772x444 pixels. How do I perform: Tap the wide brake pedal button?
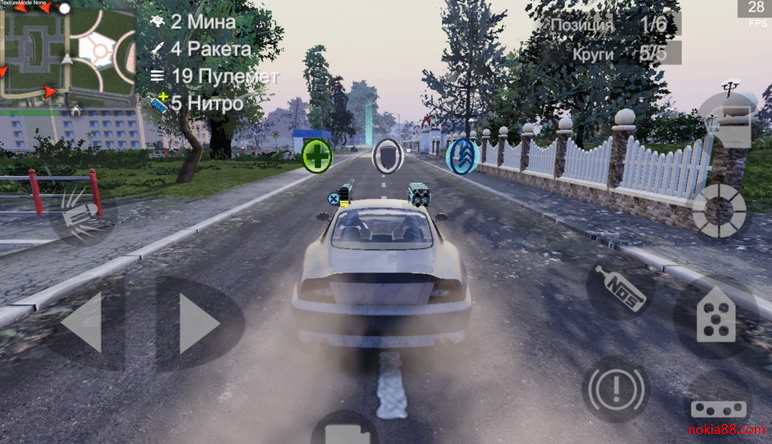tap(718, 410)
